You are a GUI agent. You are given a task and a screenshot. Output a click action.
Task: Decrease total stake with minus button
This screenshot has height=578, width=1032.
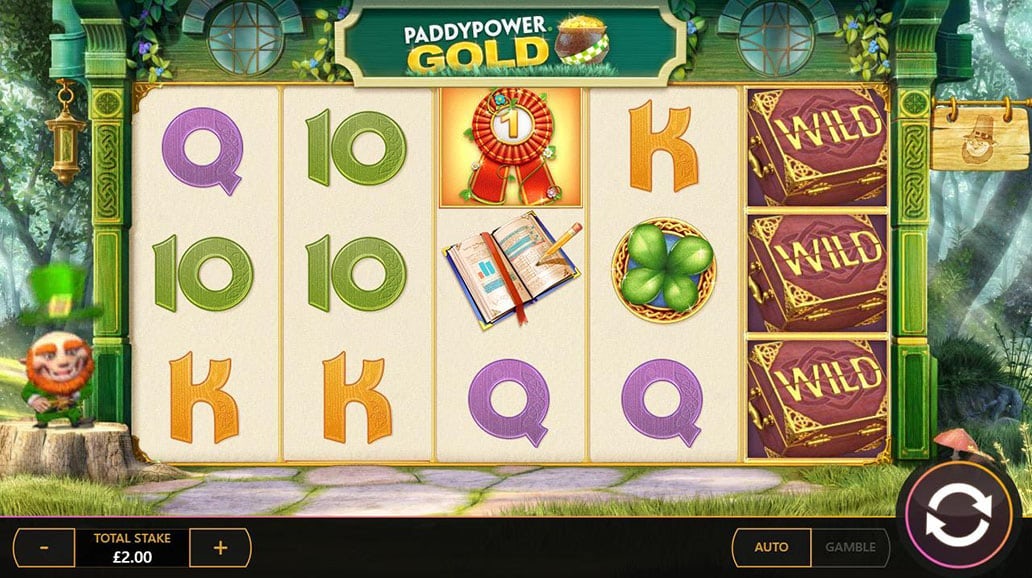(43, 548)
